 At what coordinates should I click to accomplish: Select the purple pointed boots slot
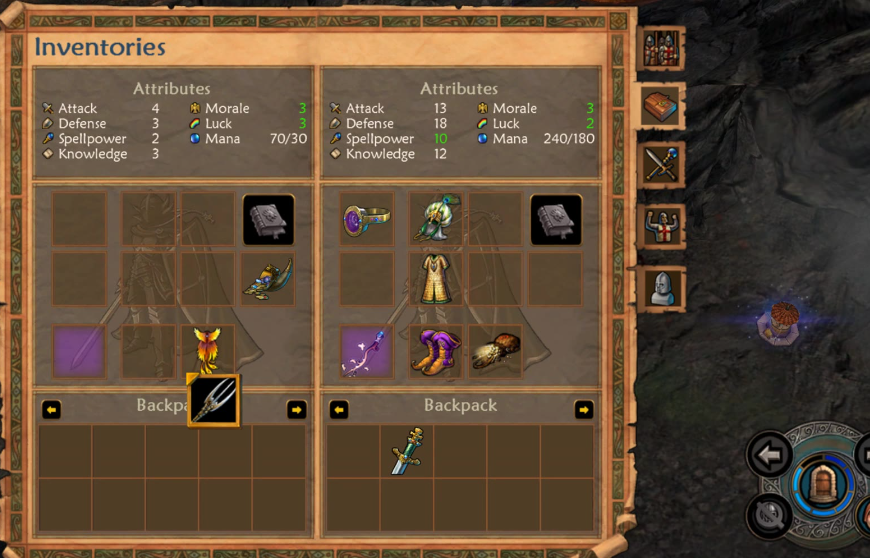pos(436,352)
